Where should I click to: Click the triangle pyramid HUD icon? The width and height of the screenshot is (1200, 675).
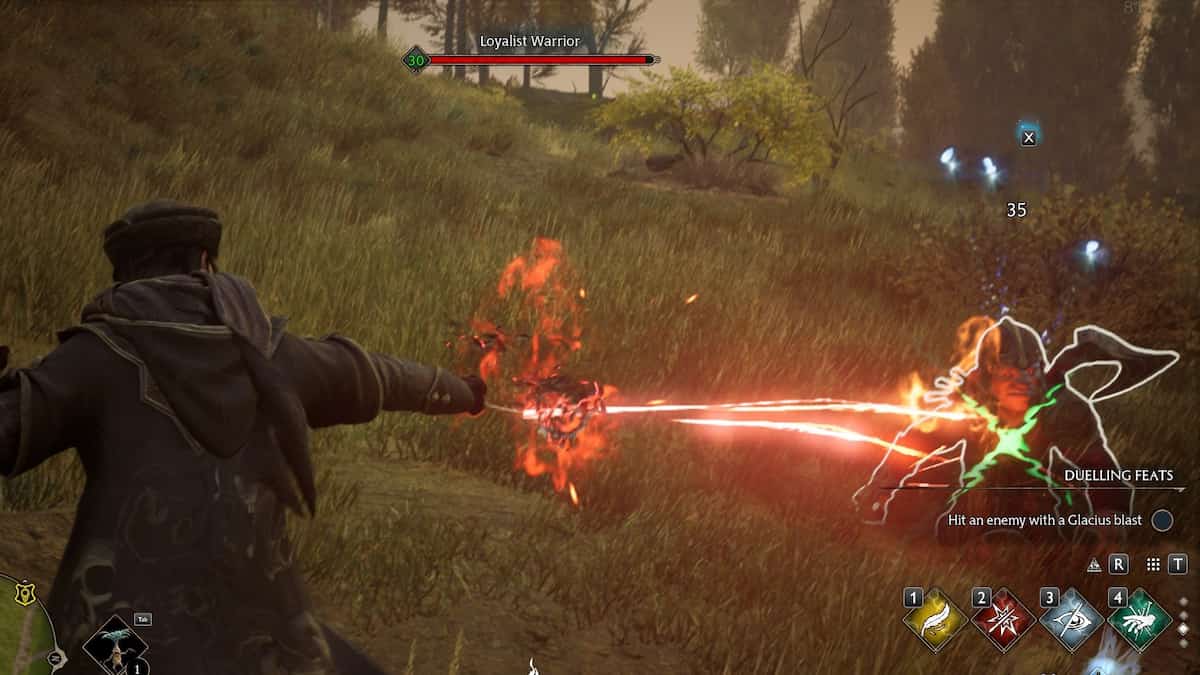tap(1094, 565)
